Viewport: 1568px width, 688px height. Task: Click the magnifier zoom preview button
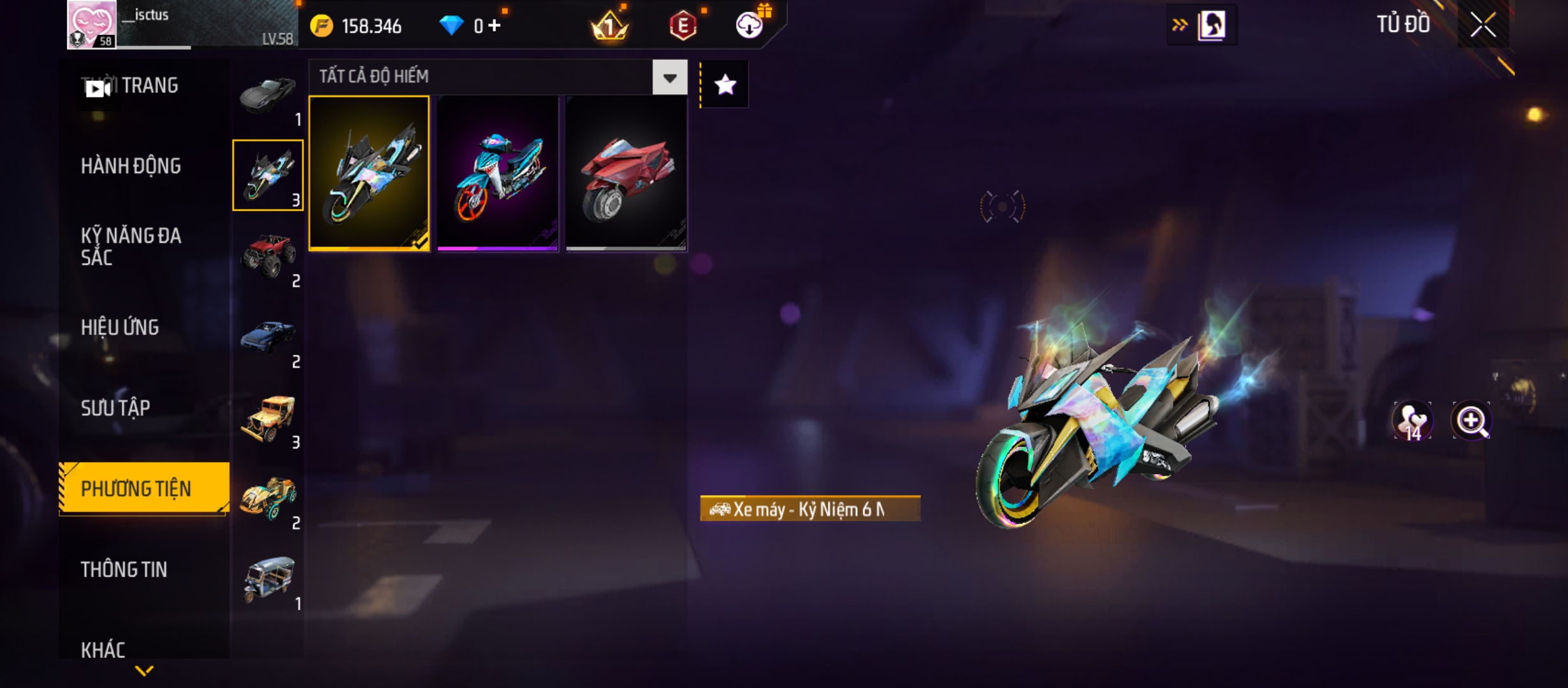coord(1470,420)
